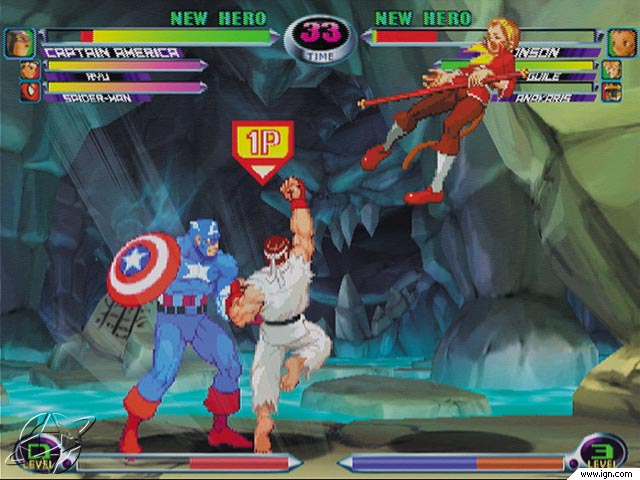The width and height of the screenshot is (640, 480).
Task: Choose the Spider-Man assist portrait
Action: 27,91
